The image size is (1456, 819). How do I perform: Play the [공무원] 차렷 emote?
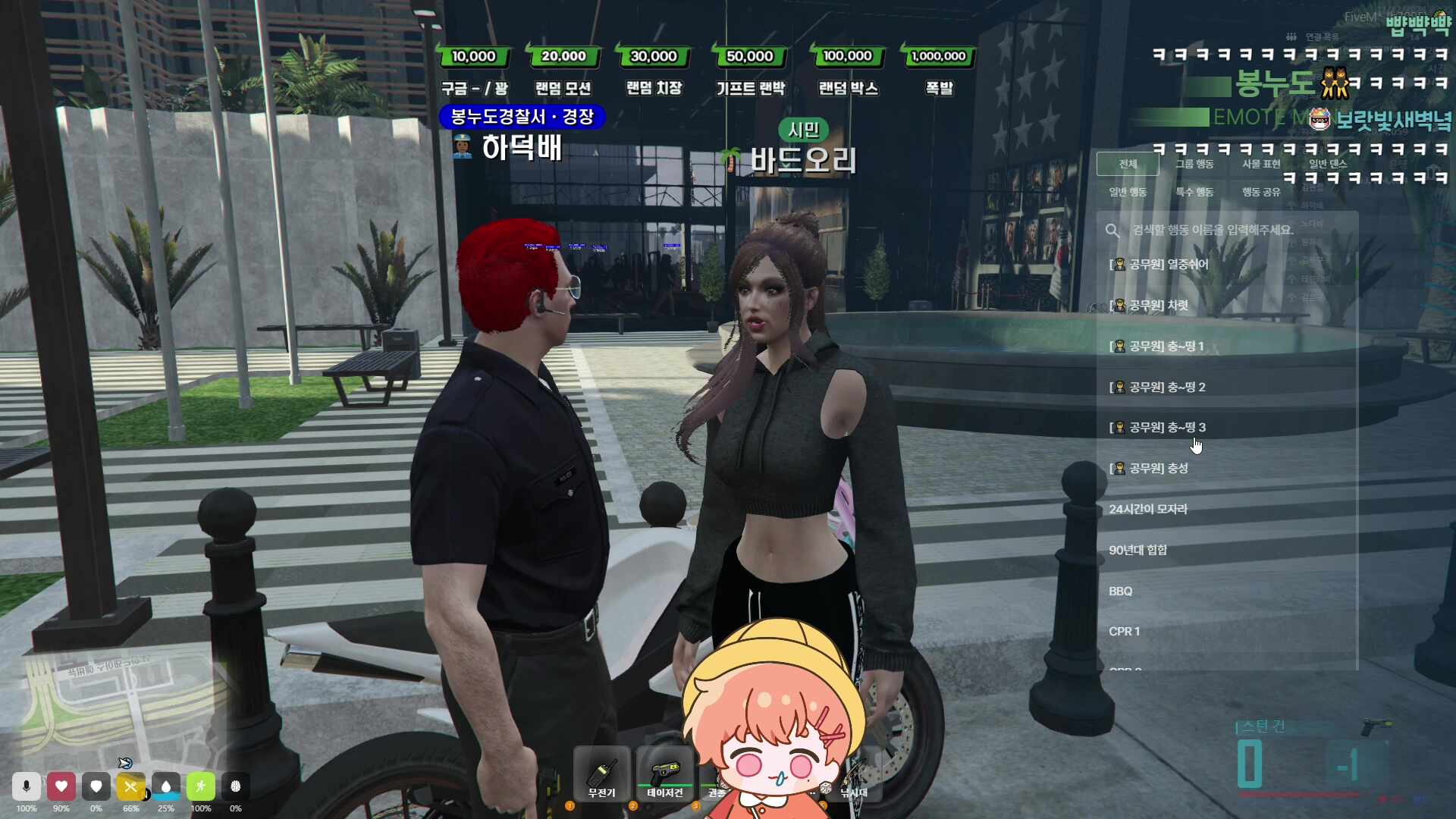(x=1151, y=305)
